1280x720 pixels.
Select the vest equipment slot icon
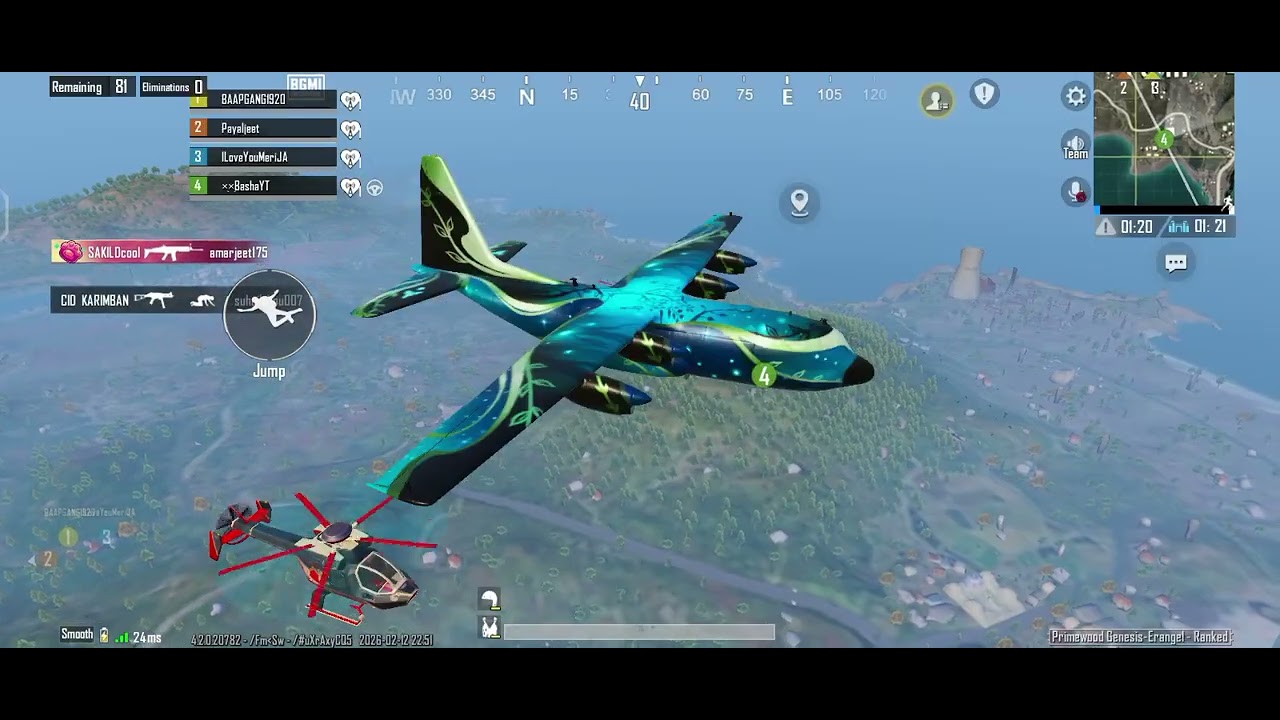pos(490,628)
